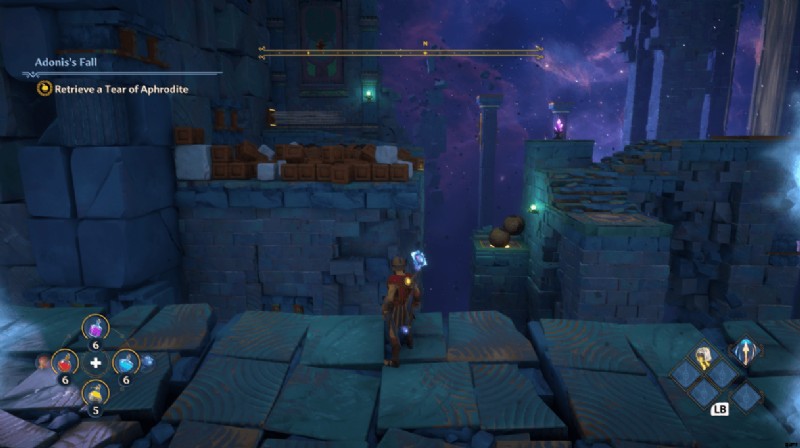This screenshot has height=448, width=800.
Task: Select the yellow potion slot
Action: 95,393
